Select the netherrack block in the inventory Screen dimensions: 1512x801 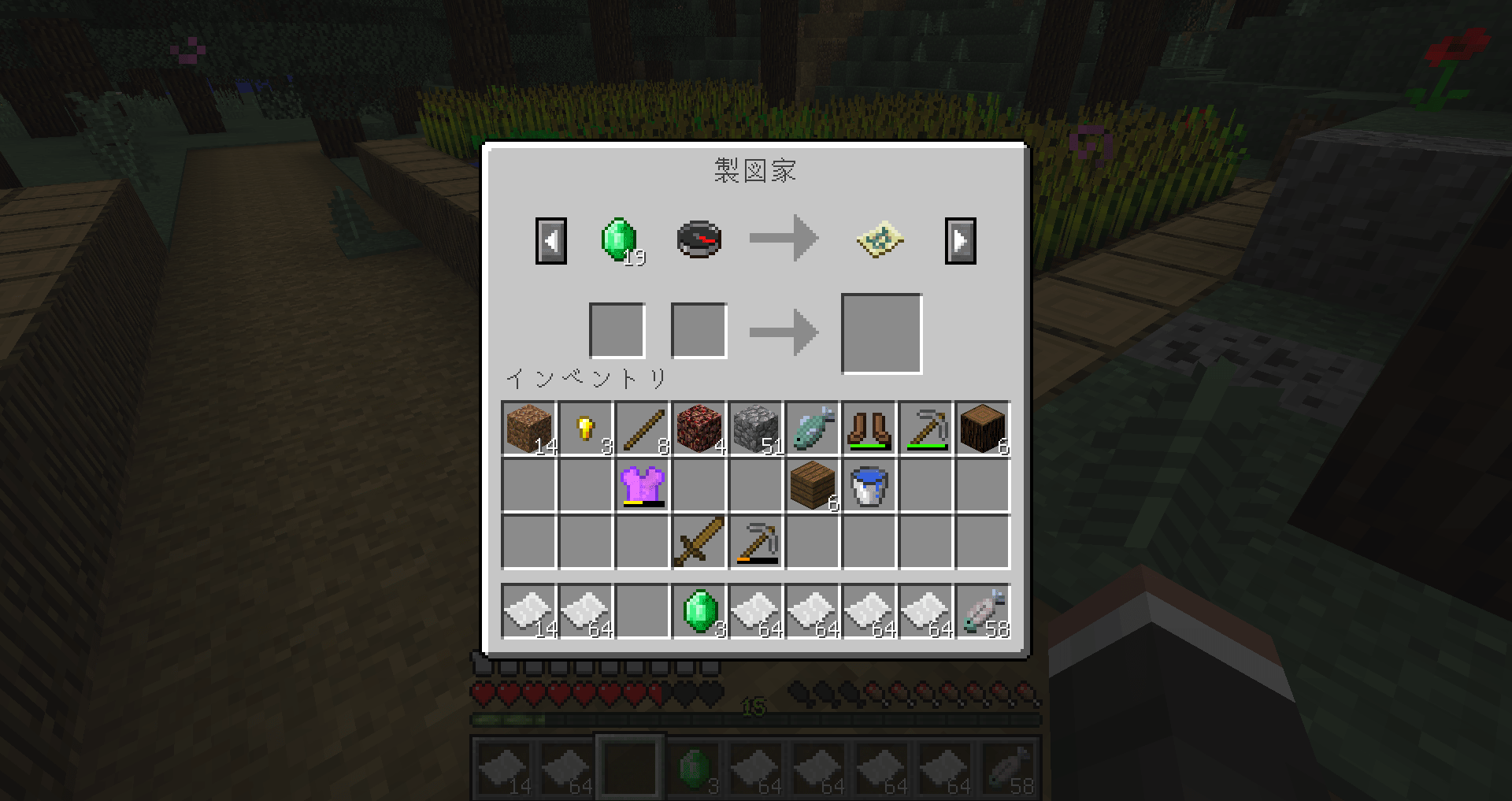pyautogui.click(x=699, y=429)
